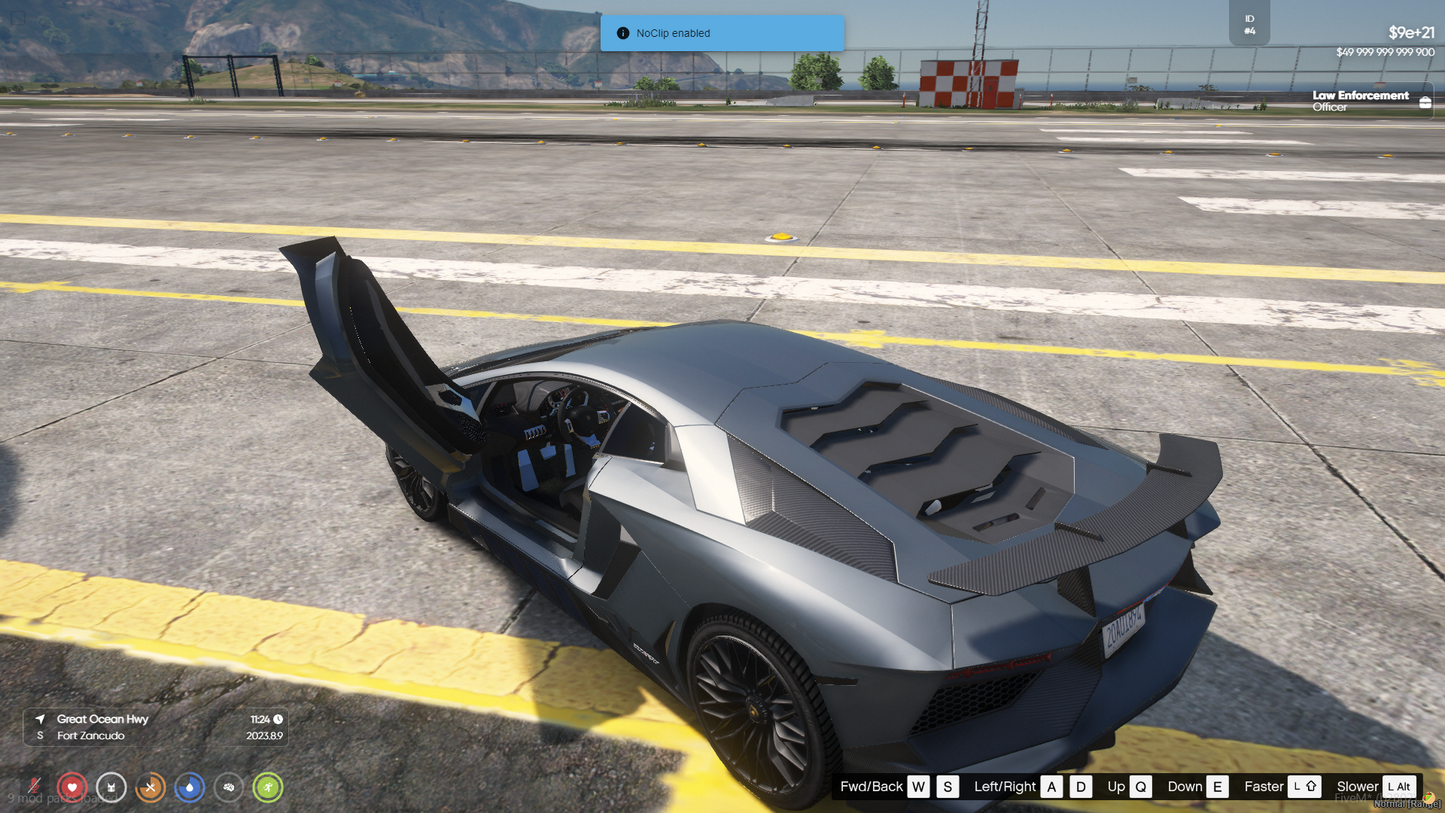Select the ID #4 player badge

coord(1249,24)
